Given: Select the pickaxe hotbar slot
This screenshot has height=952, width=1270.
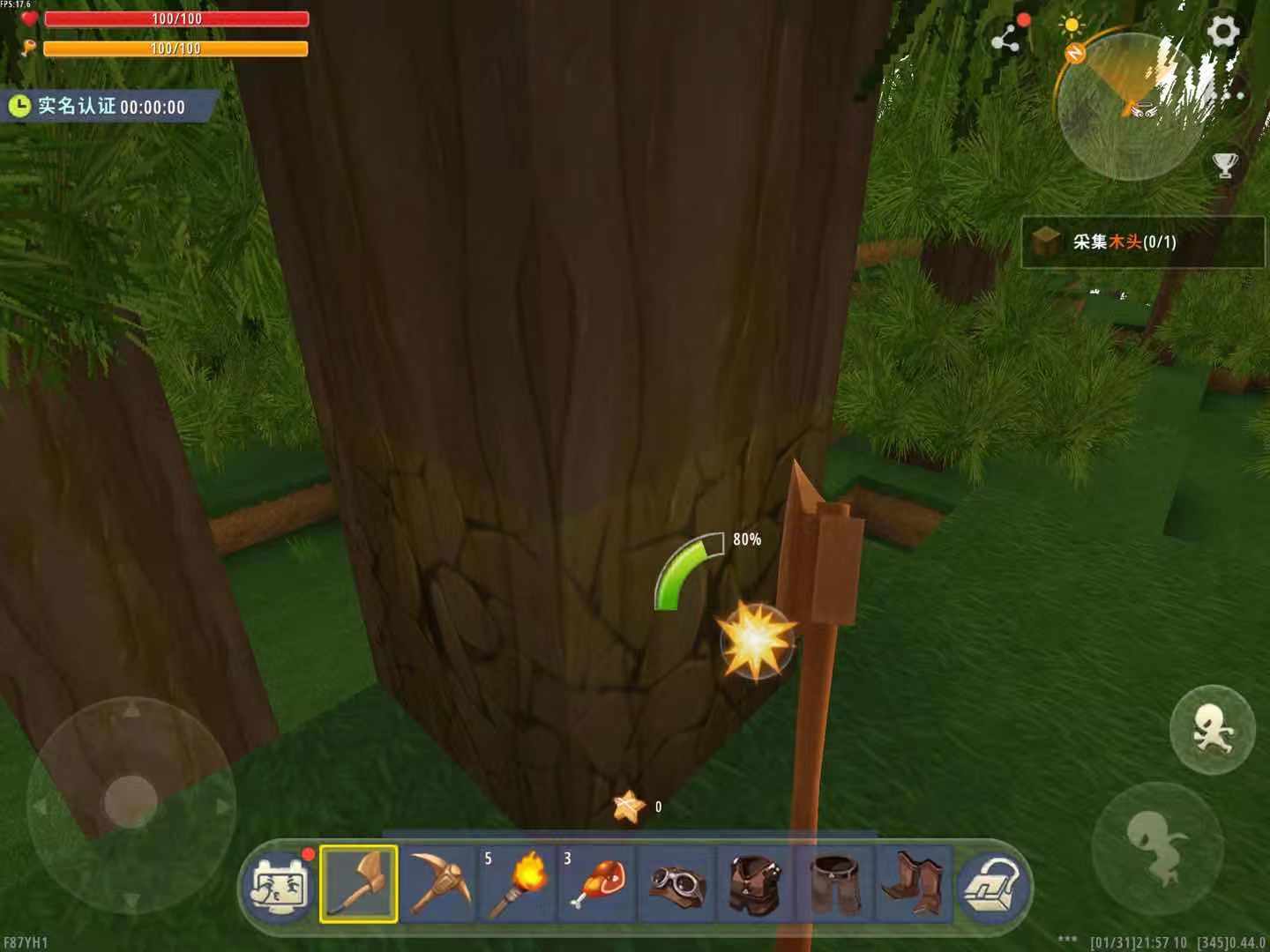Looking at the screenshot, I should 438,883.
